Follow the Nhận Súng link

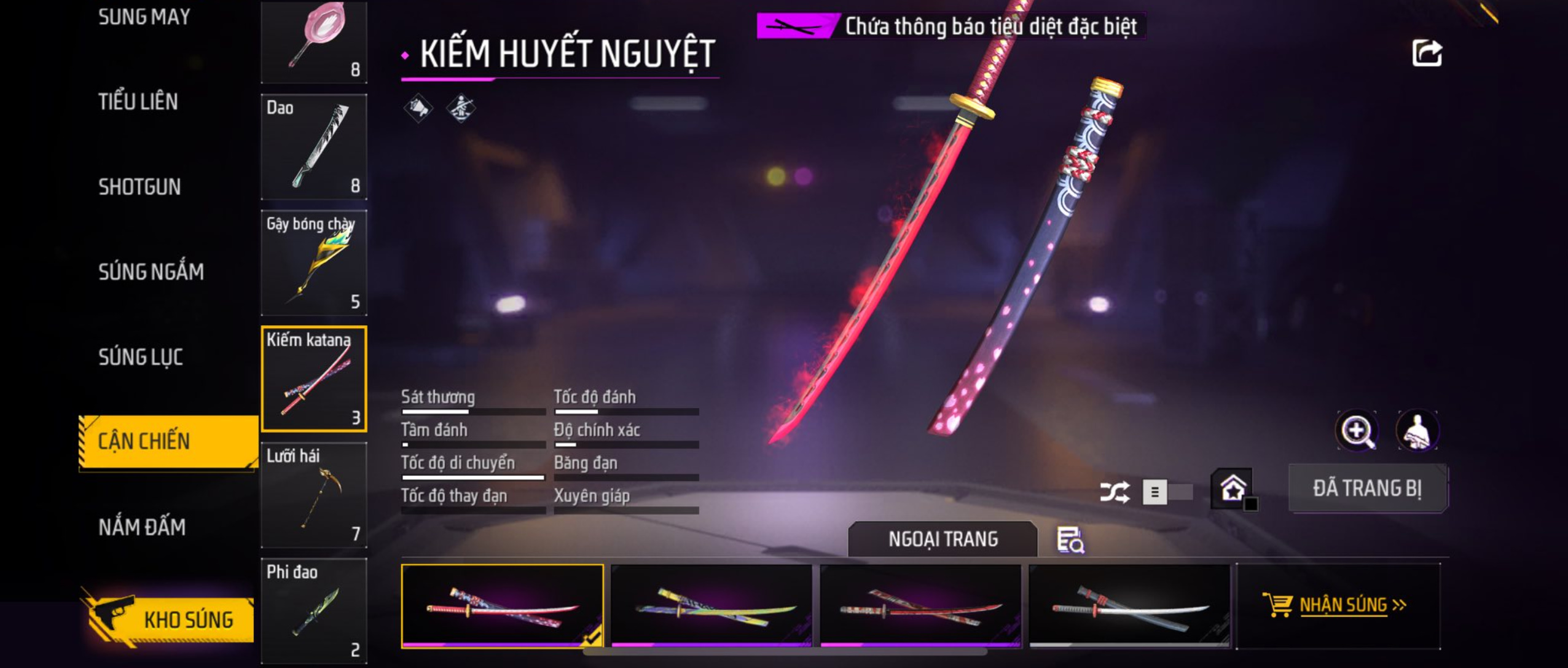(x=1343, y=605)
